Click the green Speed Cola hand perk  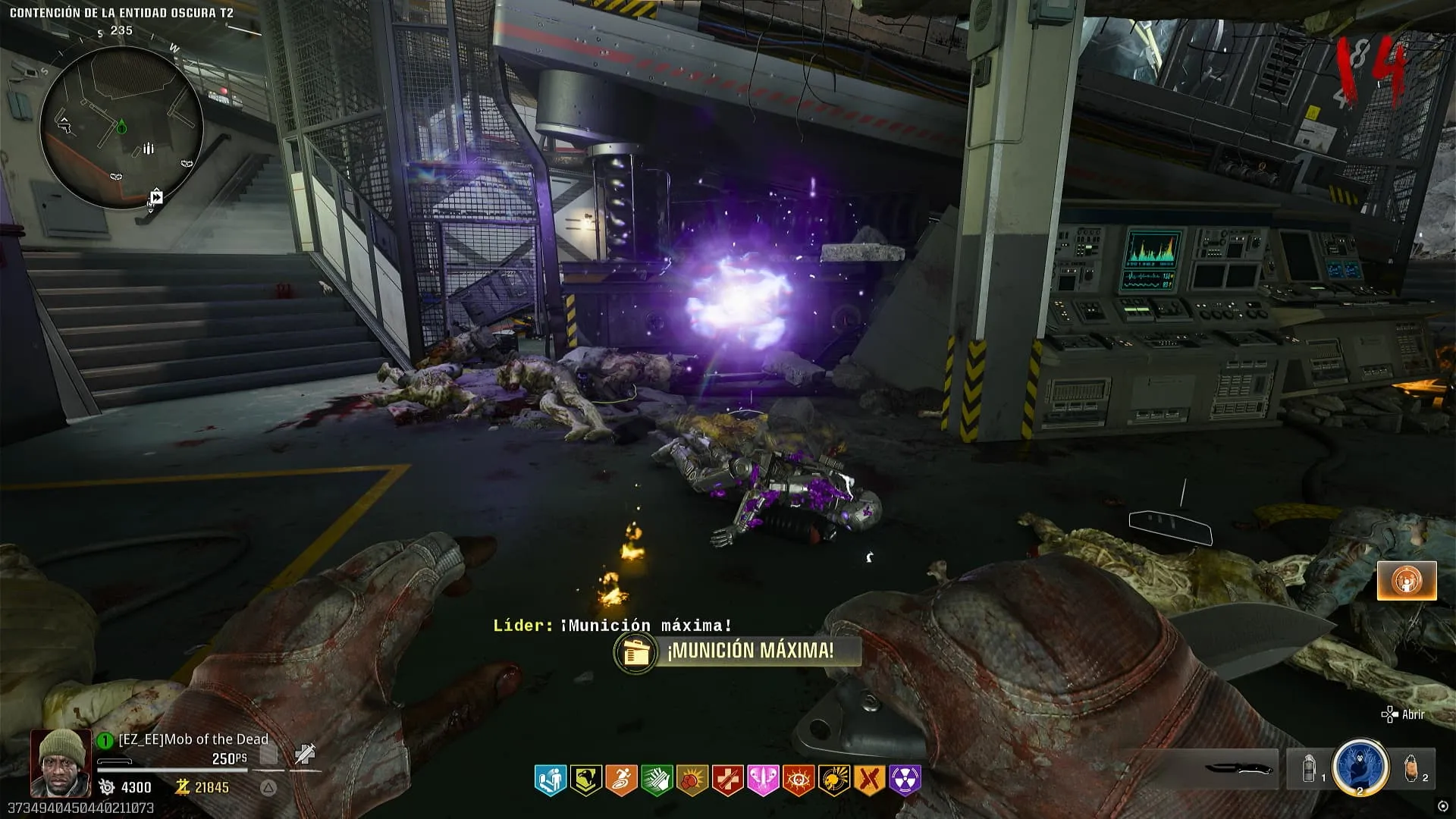tap(657, 780)
